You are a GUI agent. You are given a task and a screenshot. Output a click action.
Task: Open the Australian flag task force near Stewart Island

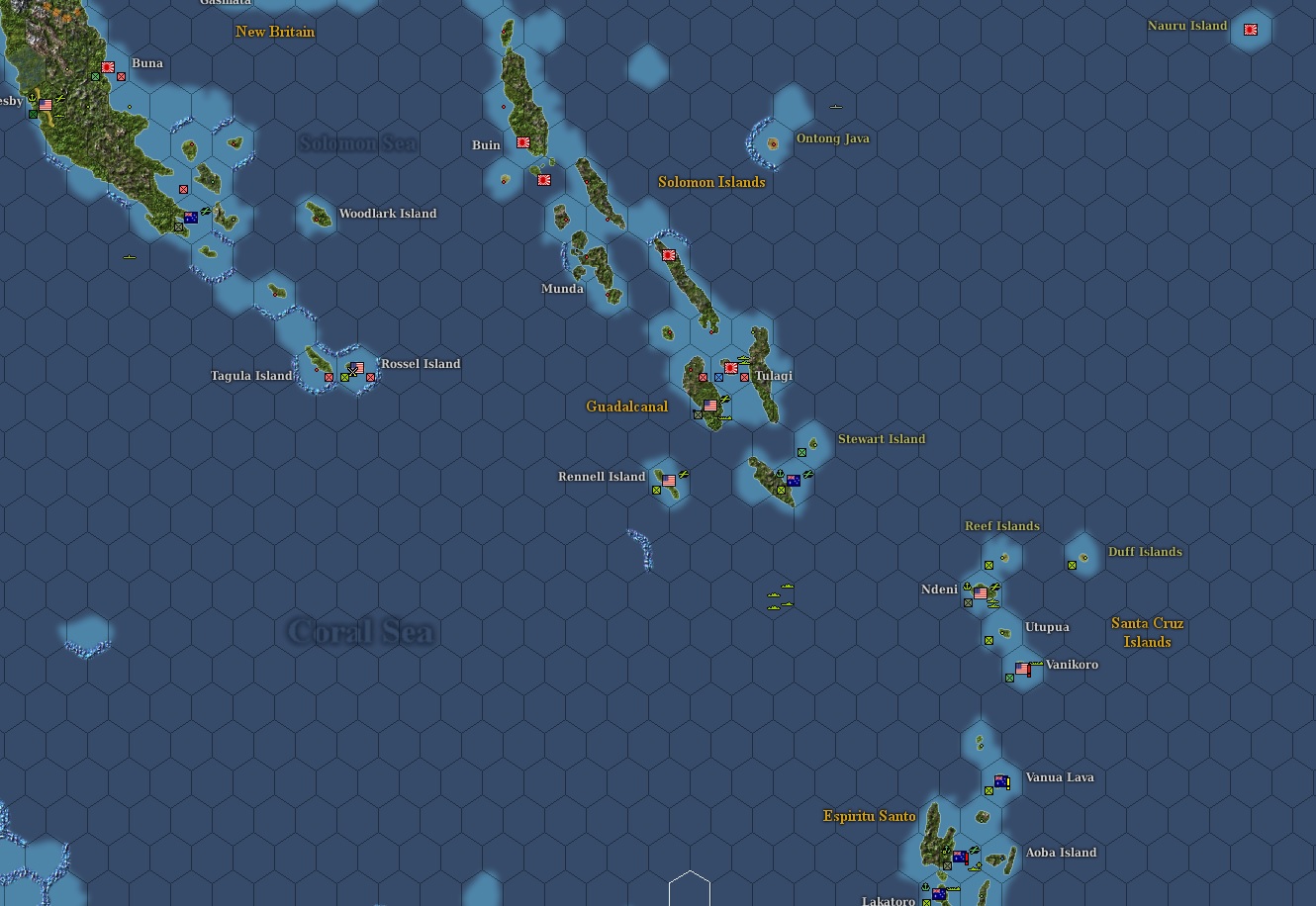click(x=794, y=481)
